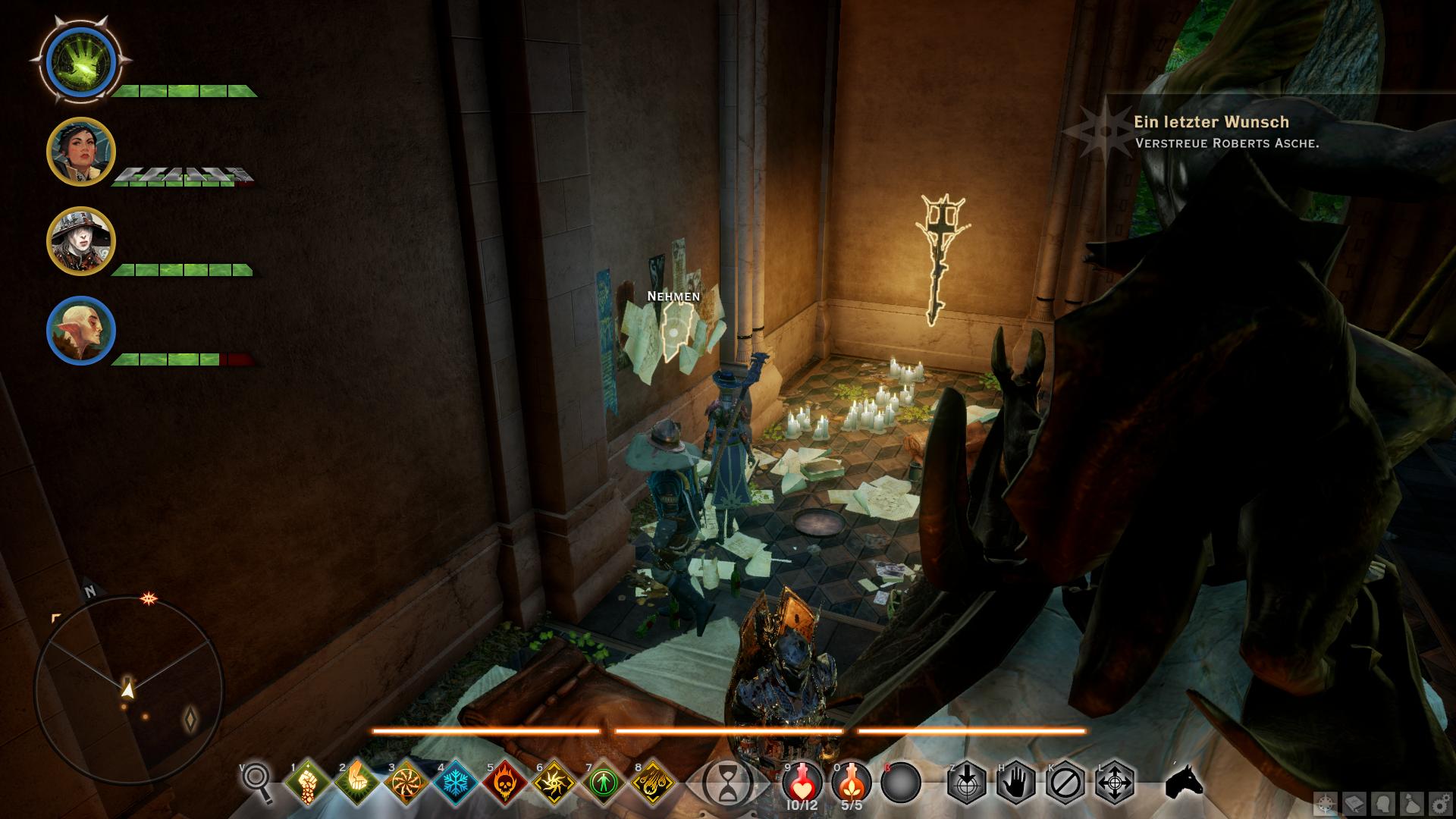The image size is (1456, 819).
Task: Select the bald elf companion's portrait
Action: [x=80, y=331]
